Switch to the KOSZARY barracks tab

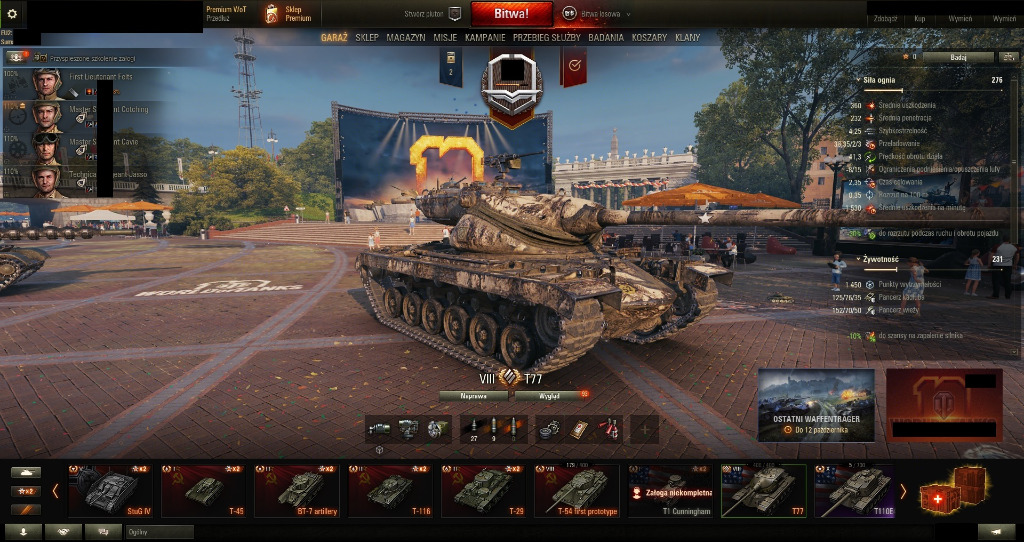tap(649, 37)
